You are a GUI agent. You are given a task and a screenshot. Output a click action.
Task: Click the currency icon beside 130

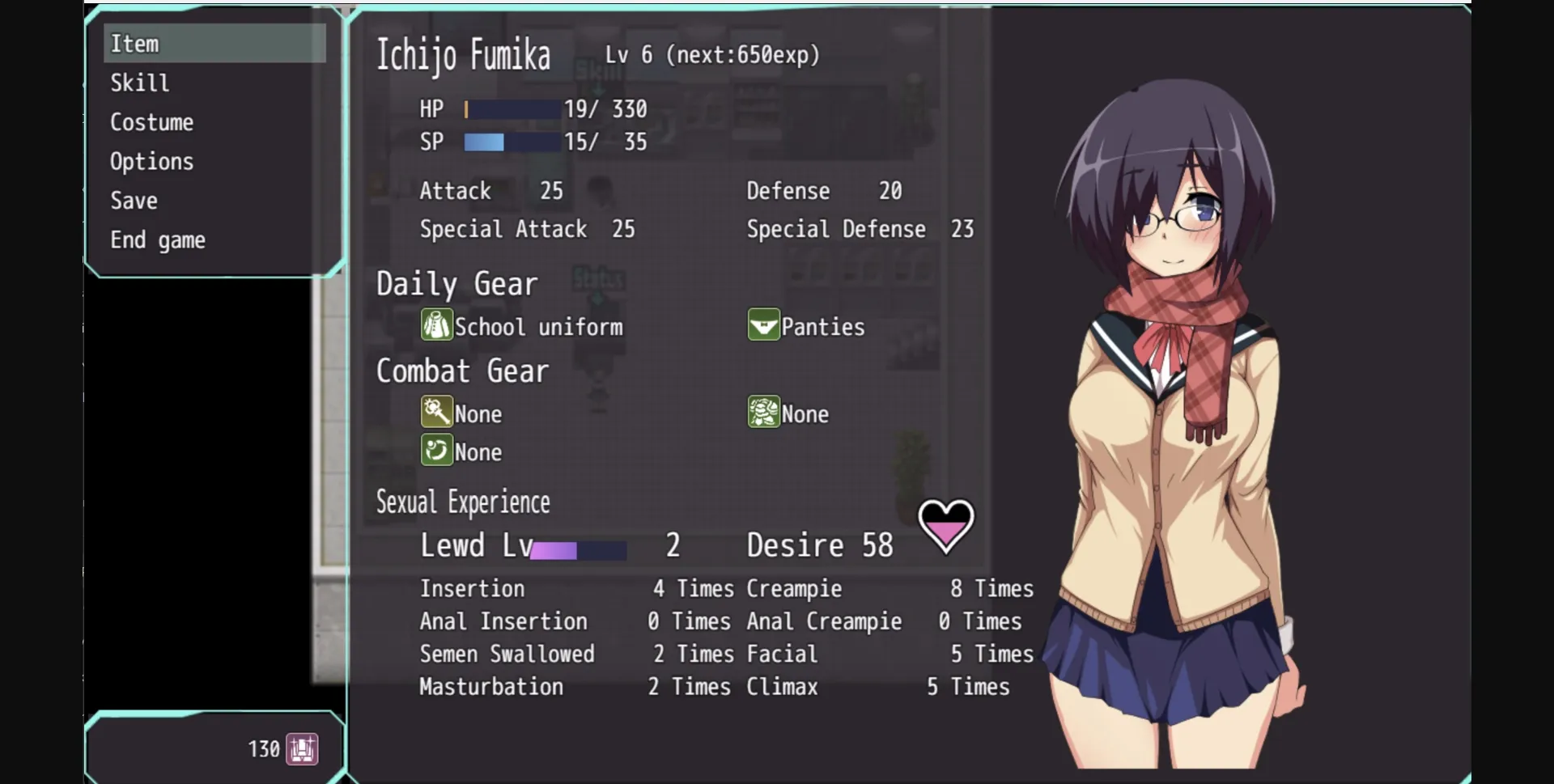303,748
